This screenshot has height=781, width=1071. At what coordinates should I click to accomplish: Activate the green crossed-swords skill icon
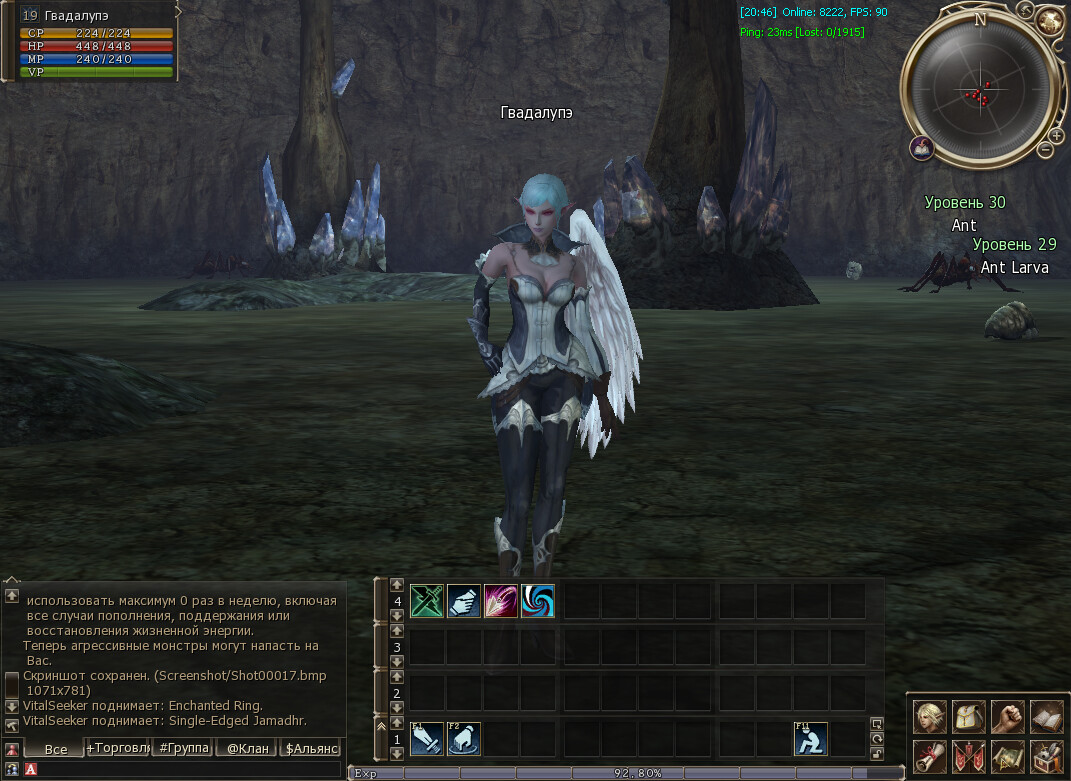point(427,601)
